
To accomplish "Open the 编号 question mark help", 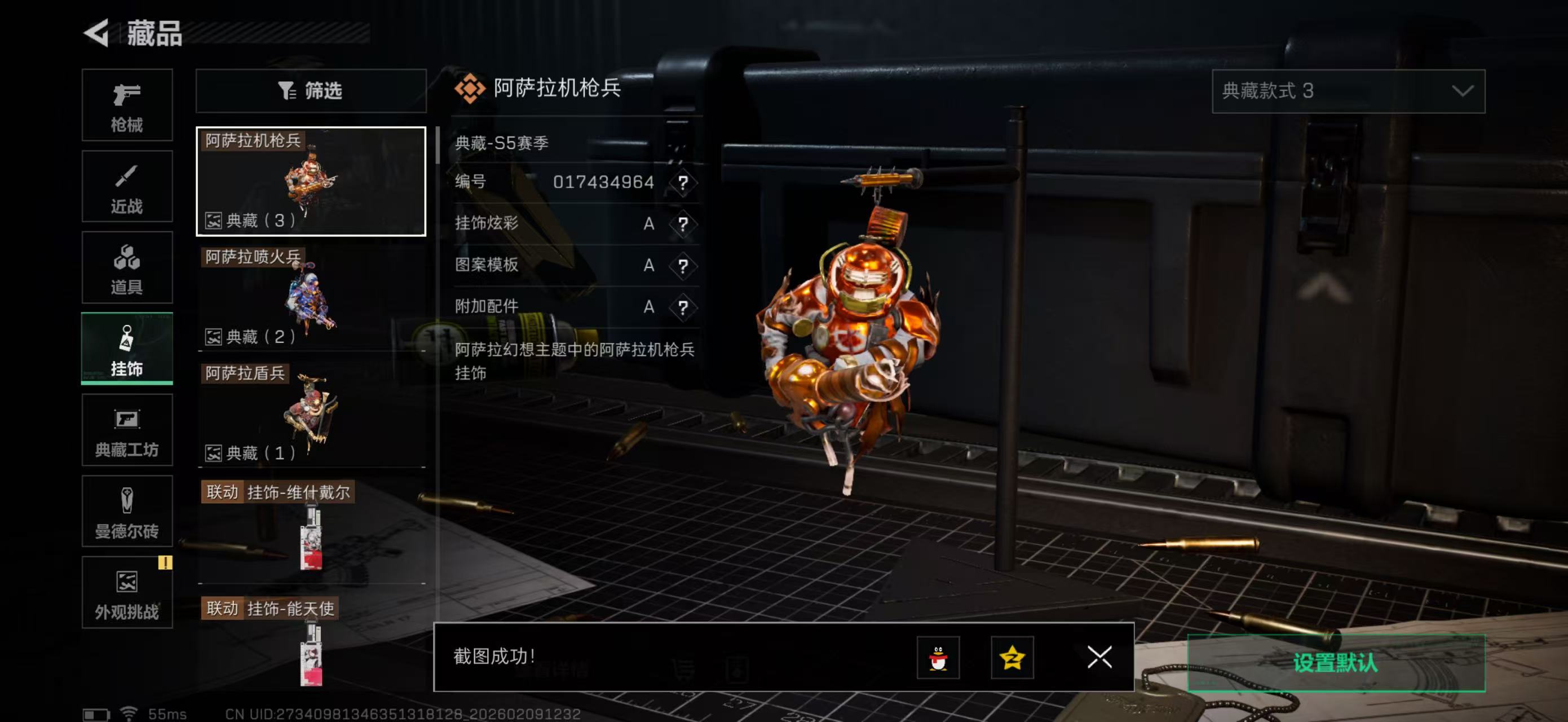I will click(x=684, y=183).
